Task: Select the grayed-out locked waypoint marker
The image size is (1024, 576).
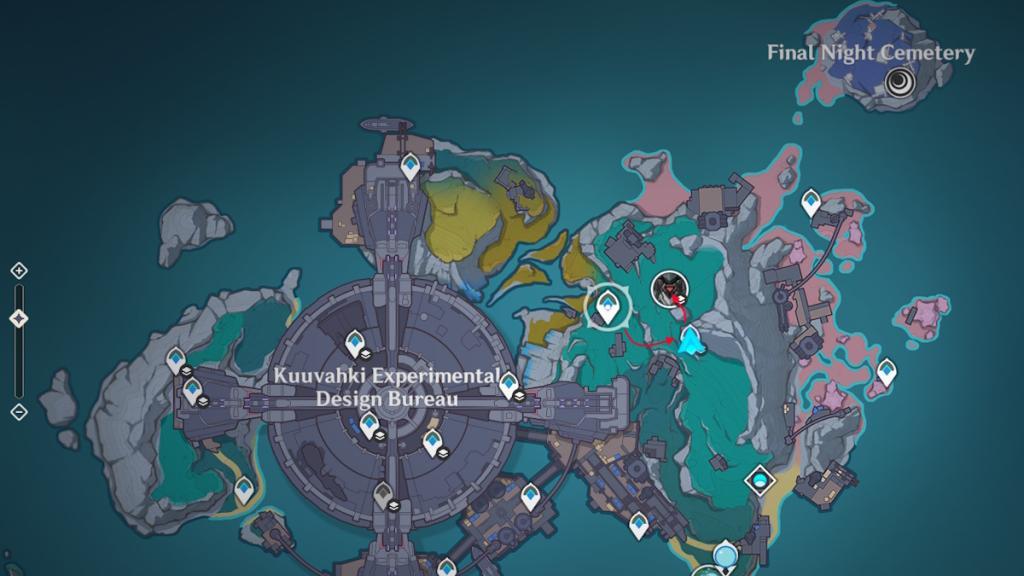Action: pyautogui.click(x=383, y=493)
